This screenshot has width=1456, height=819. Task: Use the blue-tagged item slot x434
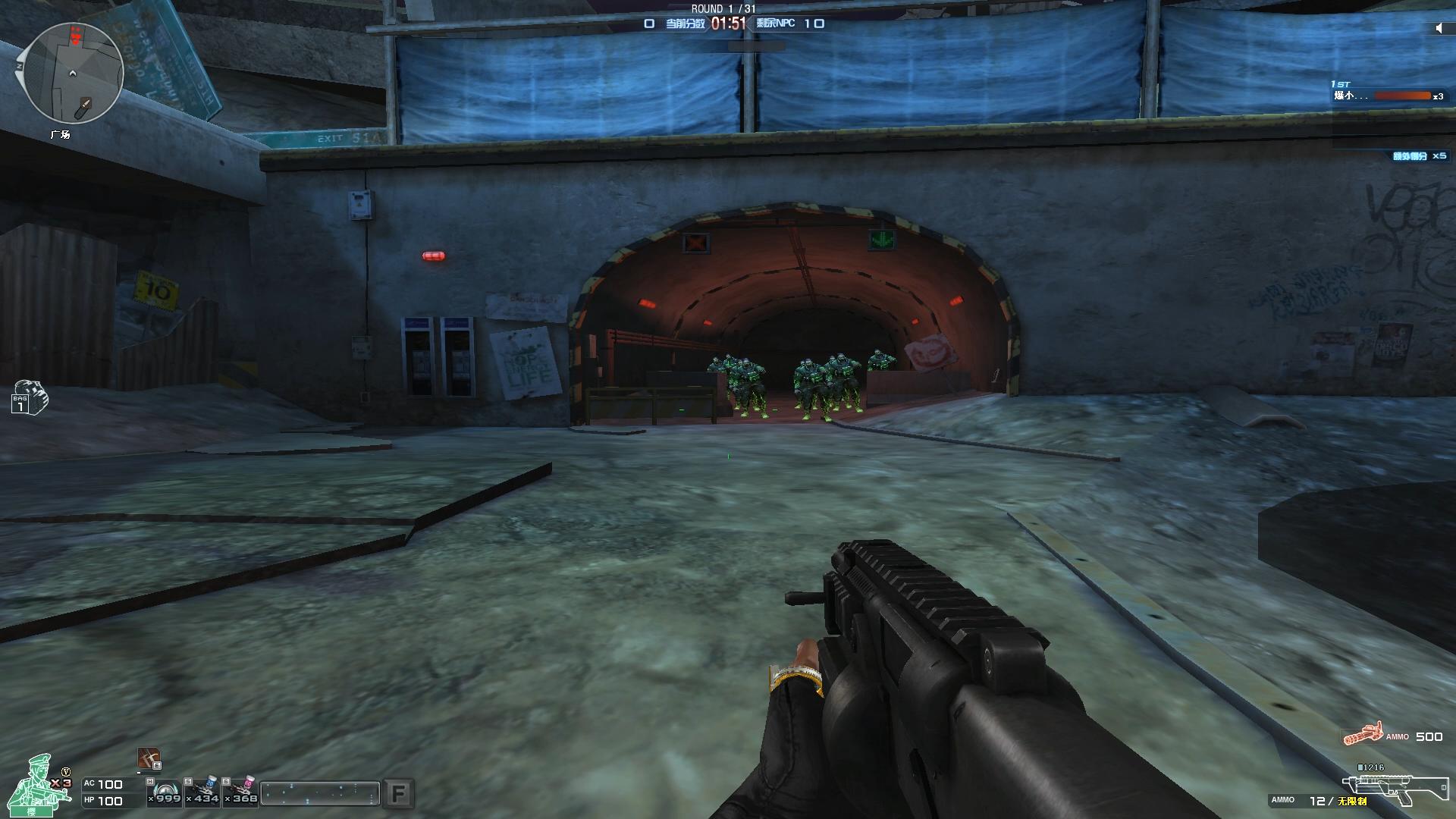pyautogui.click(x=203, y=791)
